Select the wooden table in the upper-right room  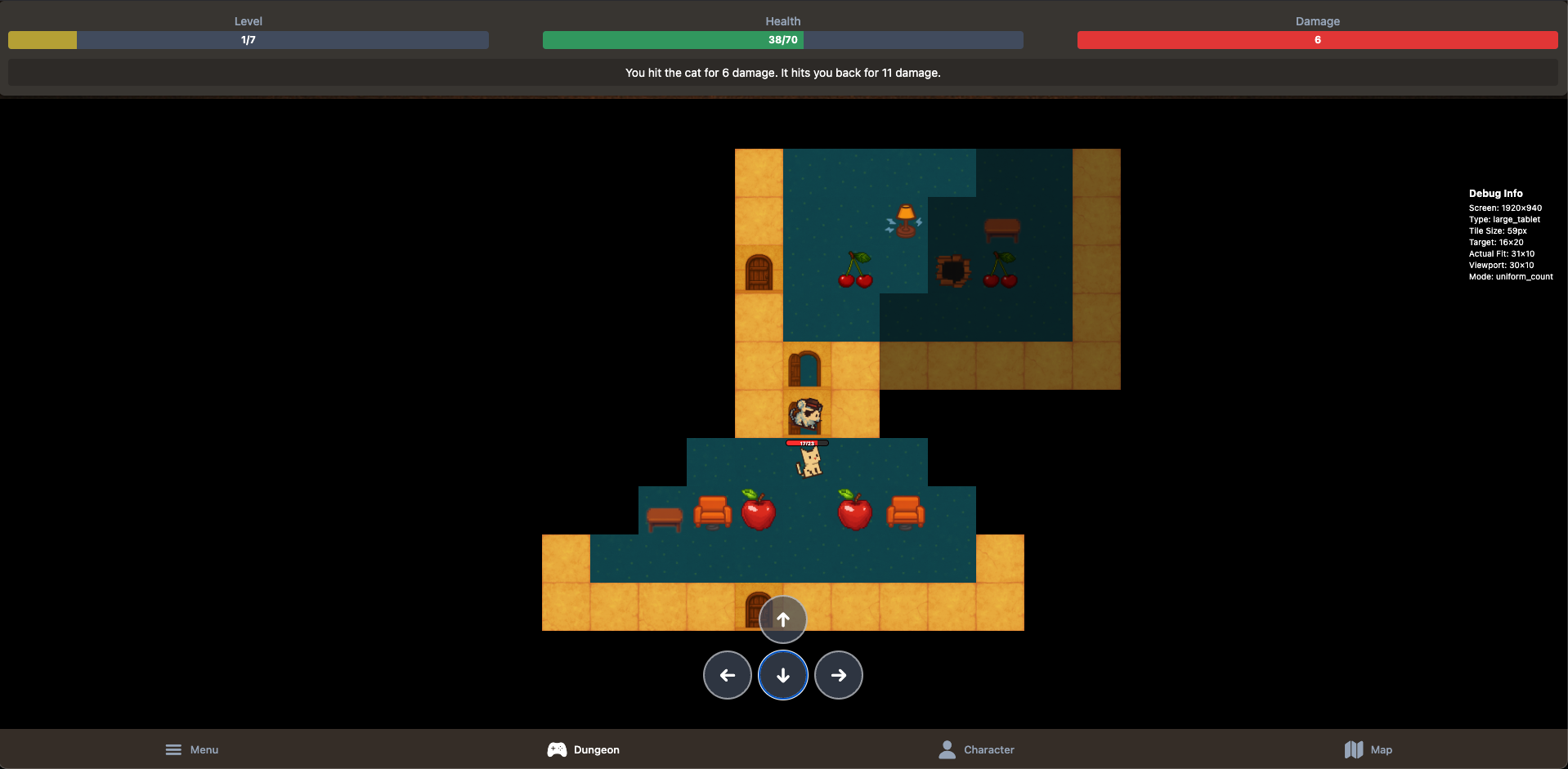(x=1001, y=229)
